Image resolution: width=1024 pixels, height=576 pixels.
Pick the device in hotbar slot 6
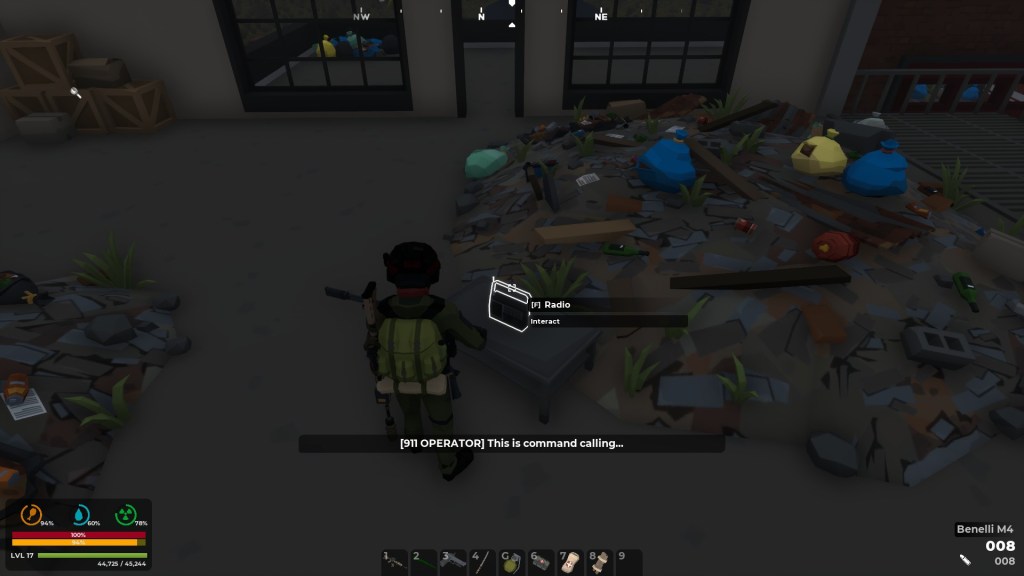(x=541, y=561)
